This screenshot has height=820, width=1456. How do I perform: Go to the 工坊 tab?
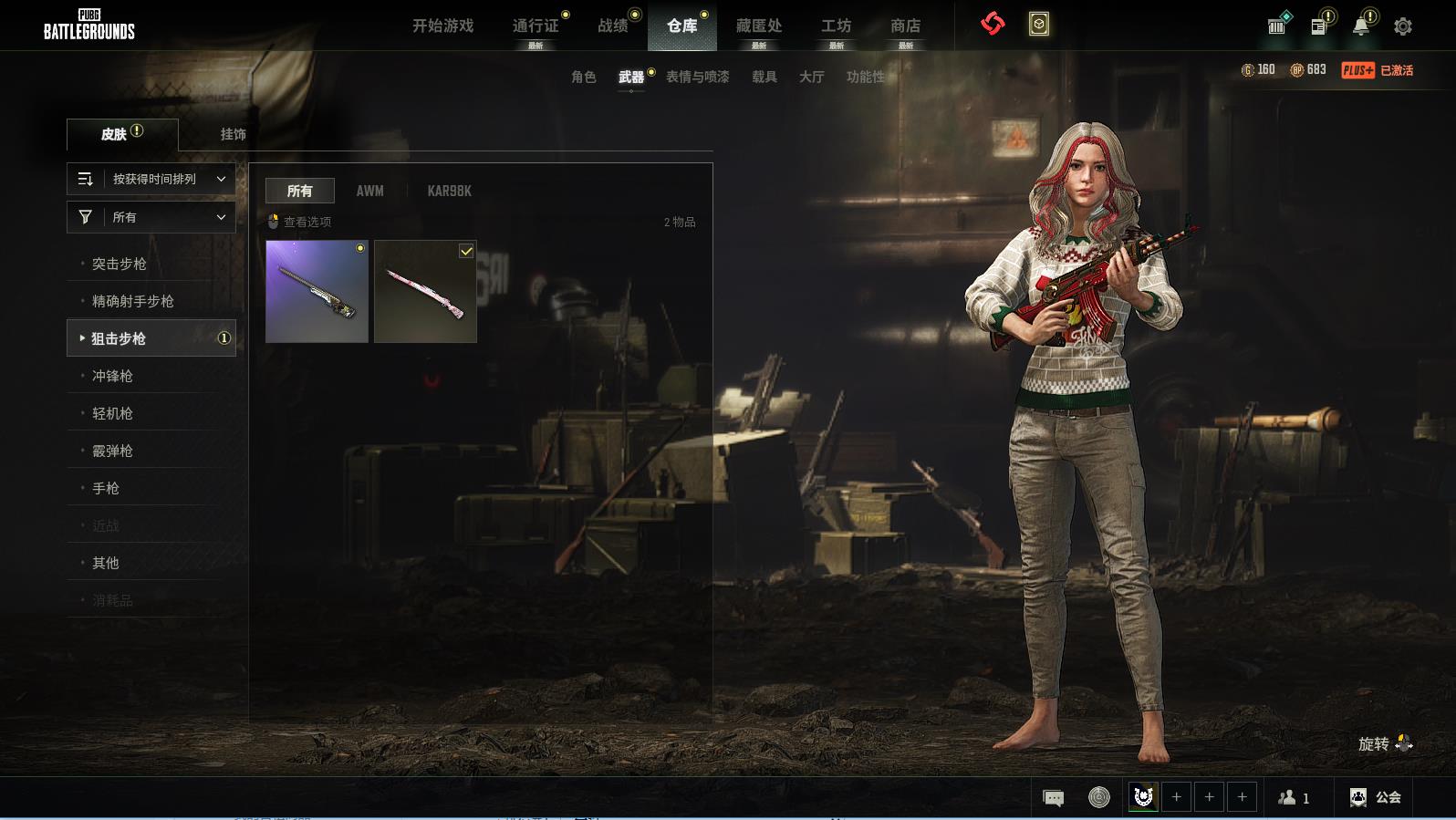click(x=836, y=26)
